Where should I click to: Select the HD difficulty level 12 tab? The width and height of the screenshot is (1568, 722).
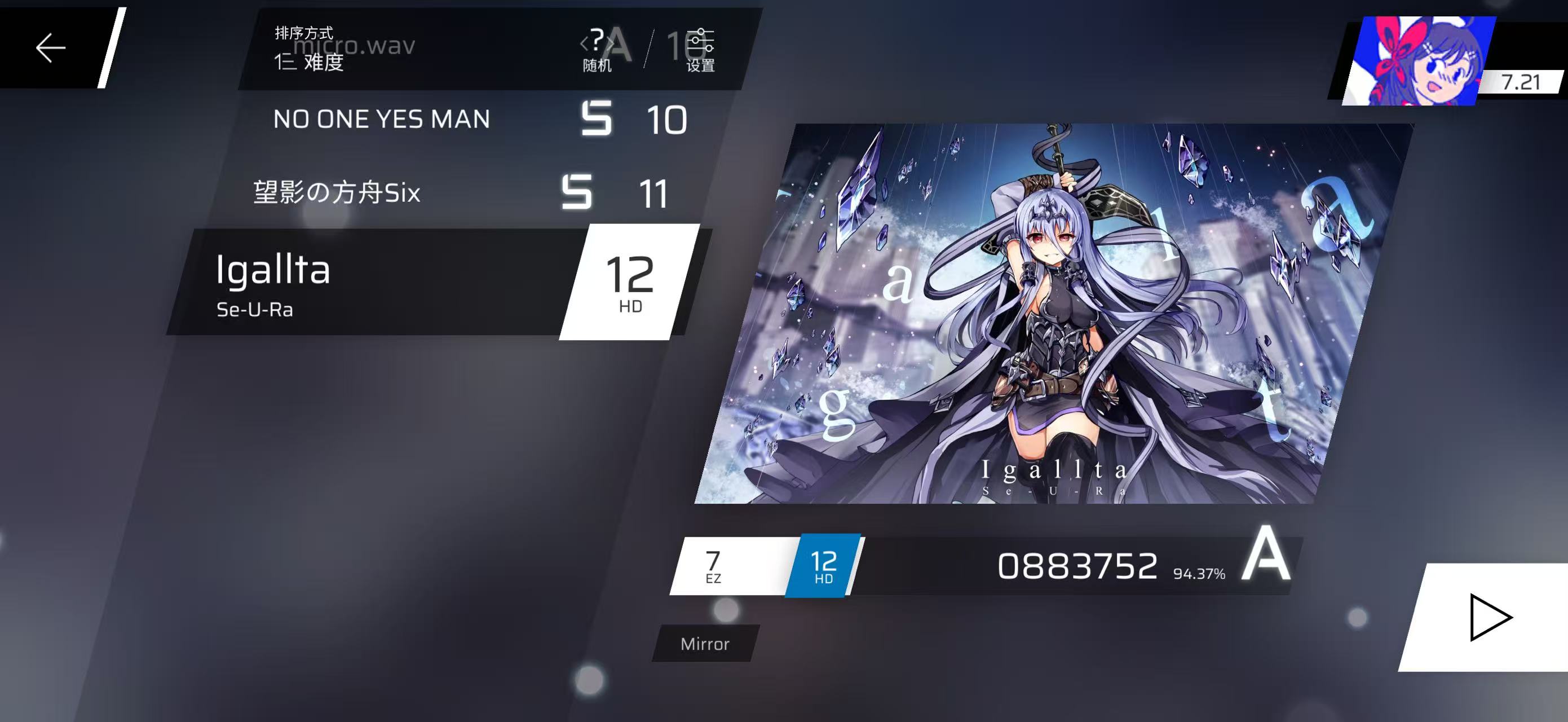pyautogui.click(x=824, y=566)
